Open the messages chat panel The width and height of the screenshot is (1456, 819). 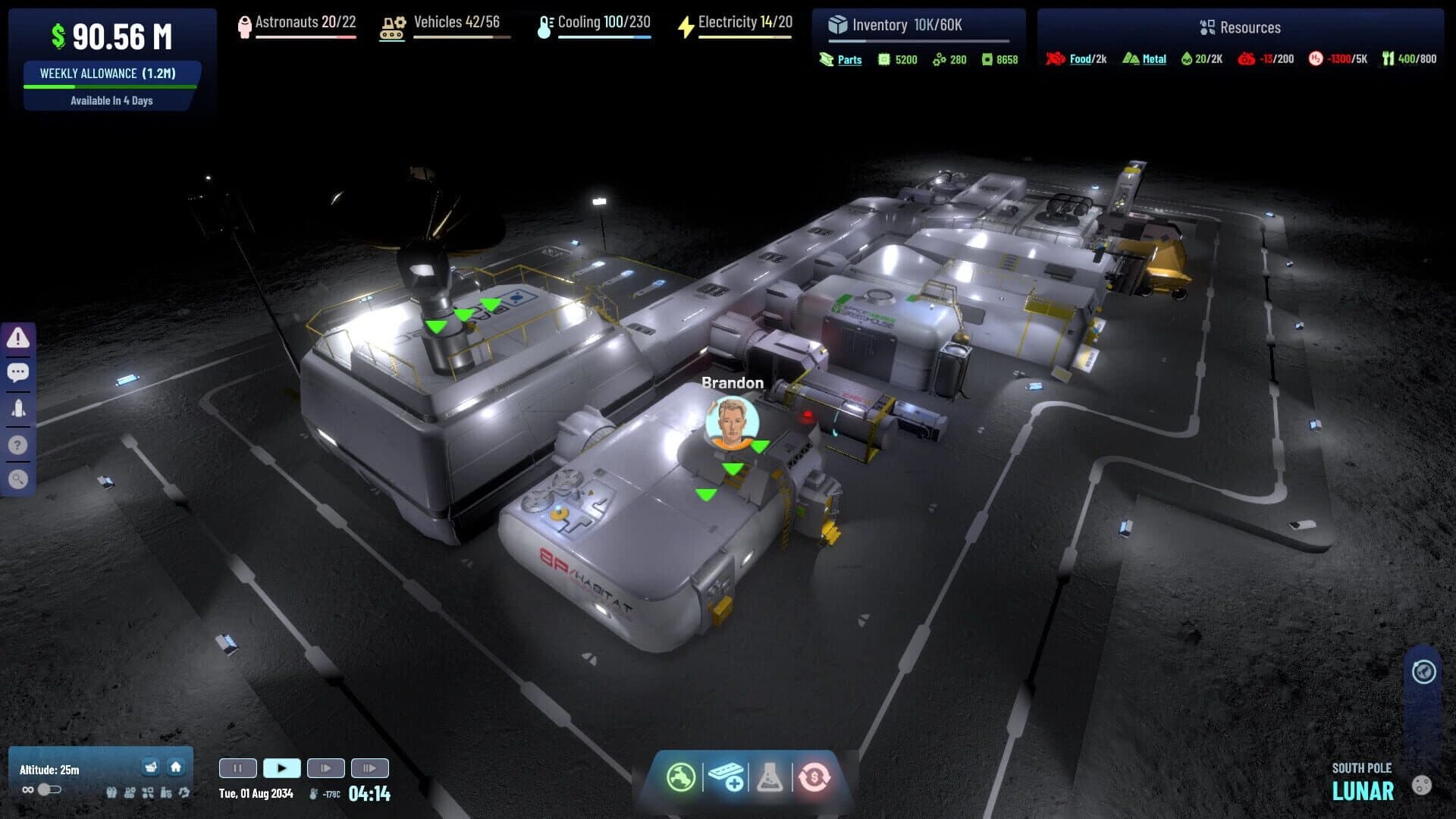pyautogui.click(x=19, y=372)
